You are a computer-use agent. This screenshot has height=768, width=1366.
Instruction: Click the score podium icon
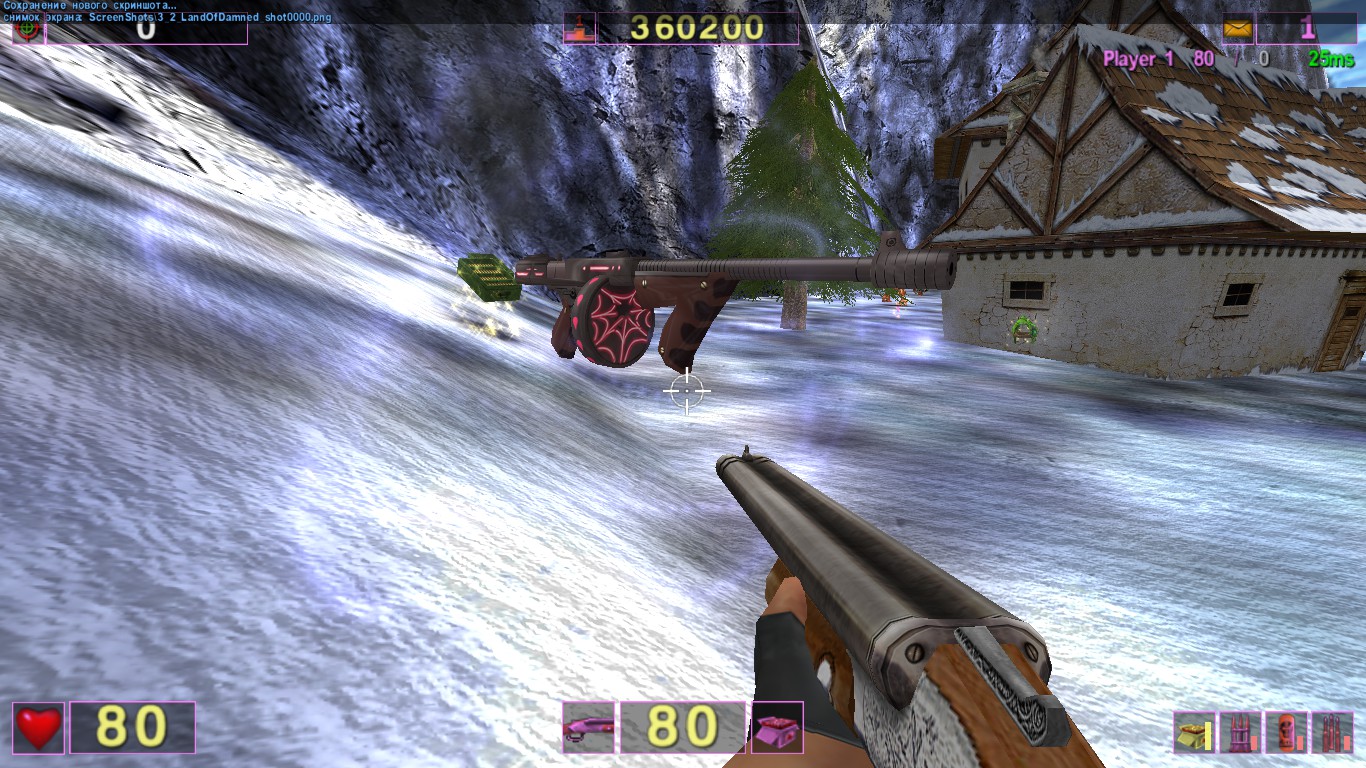click(579, 29)
